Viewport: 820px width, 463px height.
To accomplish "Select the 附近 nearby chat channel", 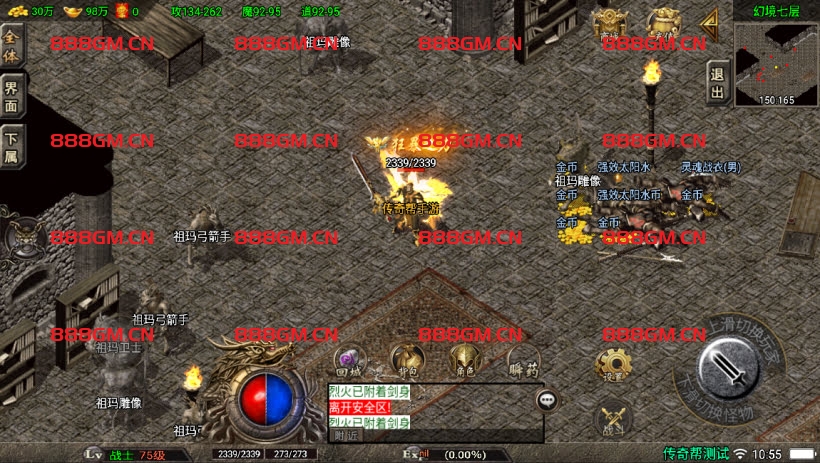I will coord(346,435).
